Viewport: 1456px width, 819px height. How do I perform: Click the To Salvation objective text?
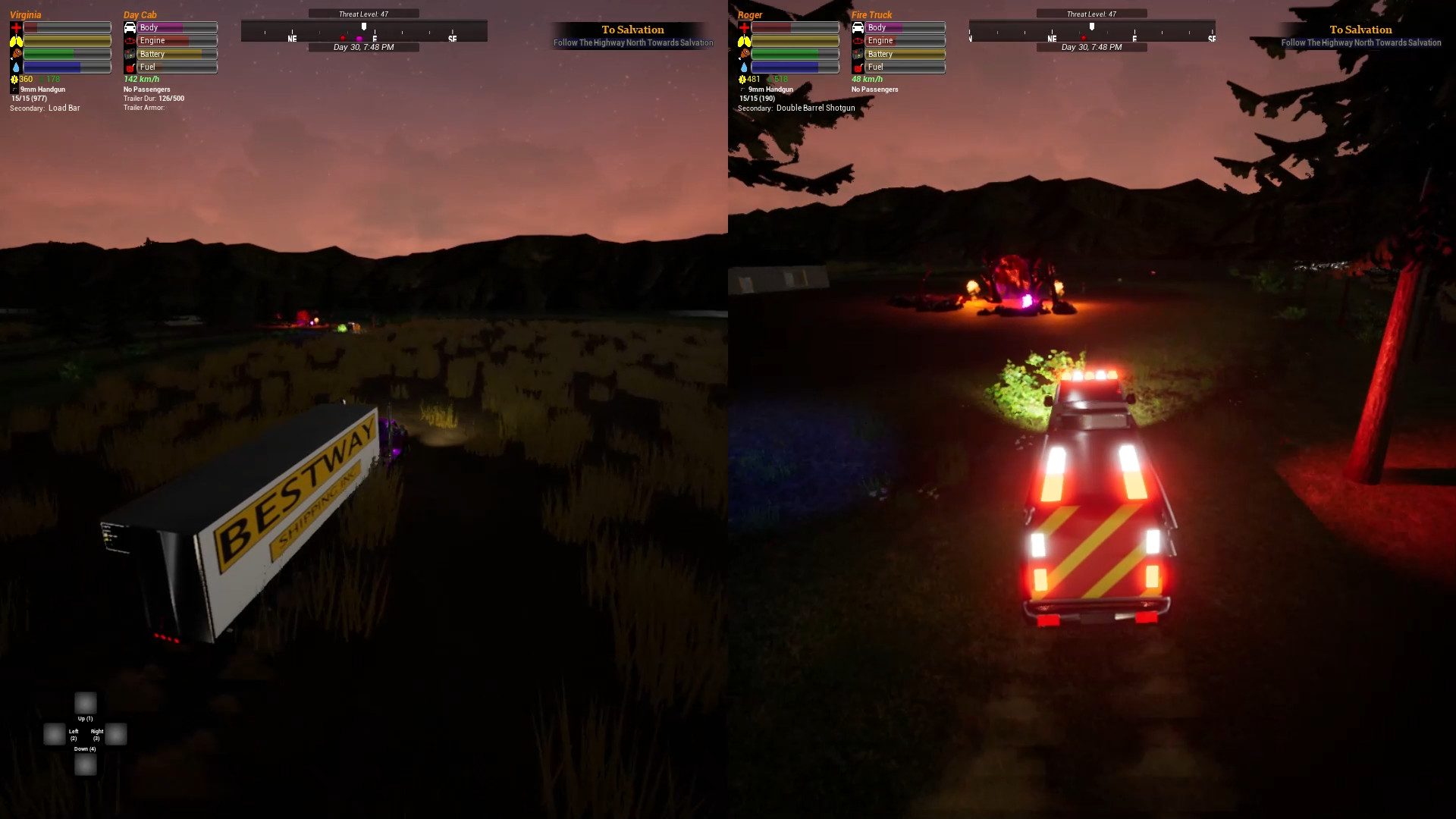633,30
